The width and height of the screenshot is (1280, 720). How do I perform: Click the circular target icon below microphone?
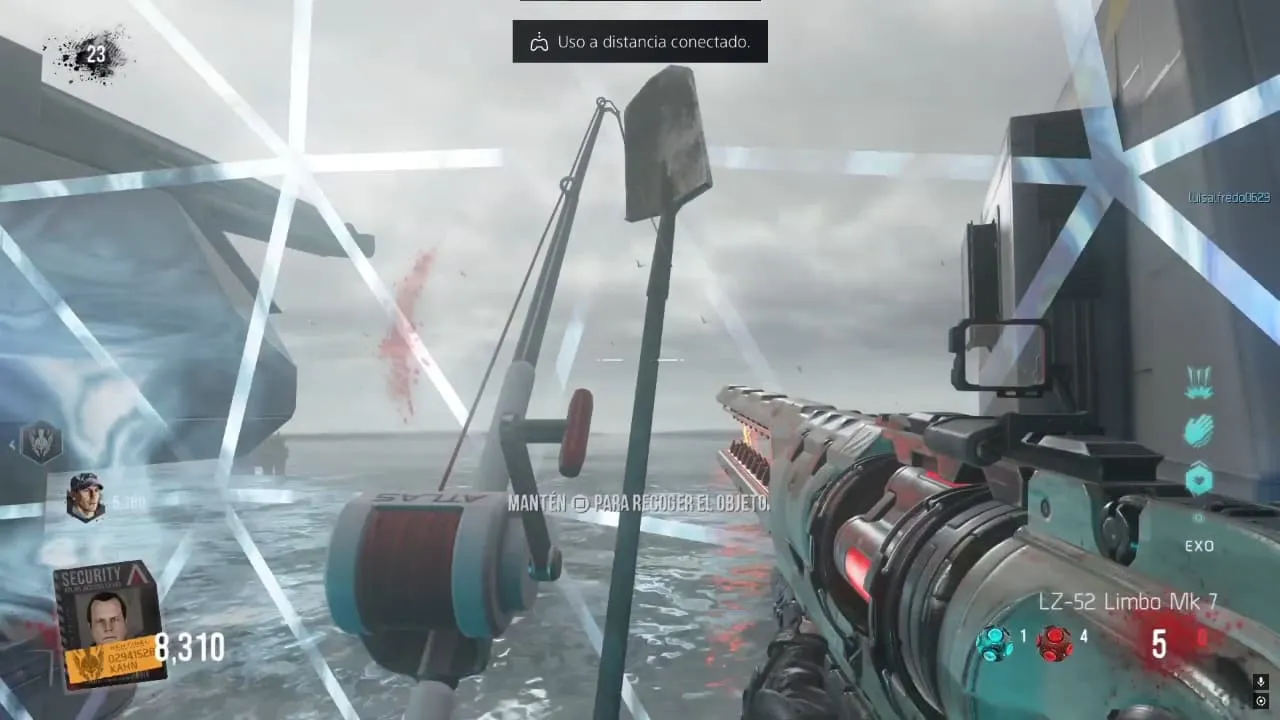(x=1261, y=701)
